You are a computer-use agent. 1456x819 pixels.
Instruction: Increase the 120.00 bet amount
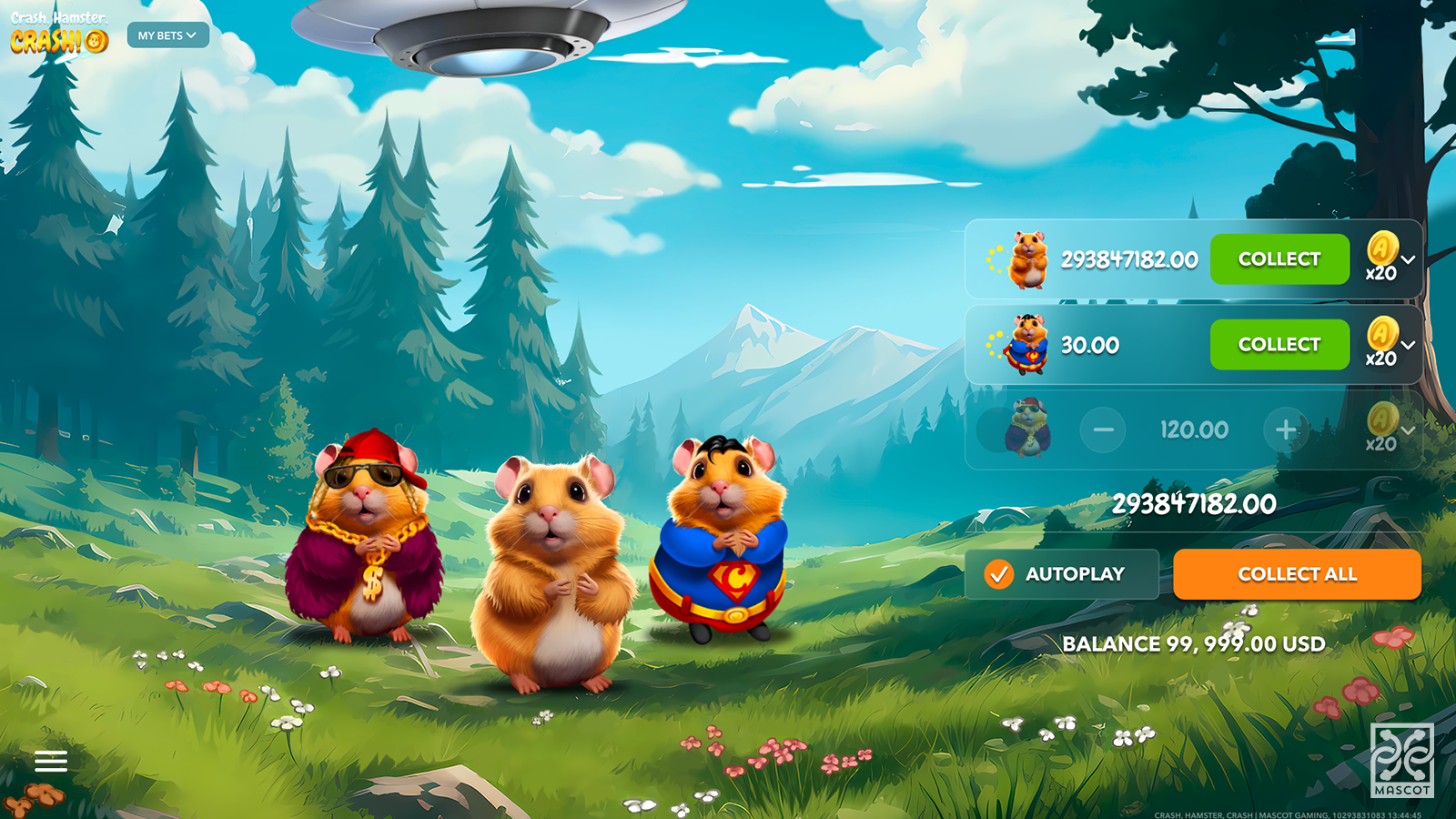(1286, 430)
